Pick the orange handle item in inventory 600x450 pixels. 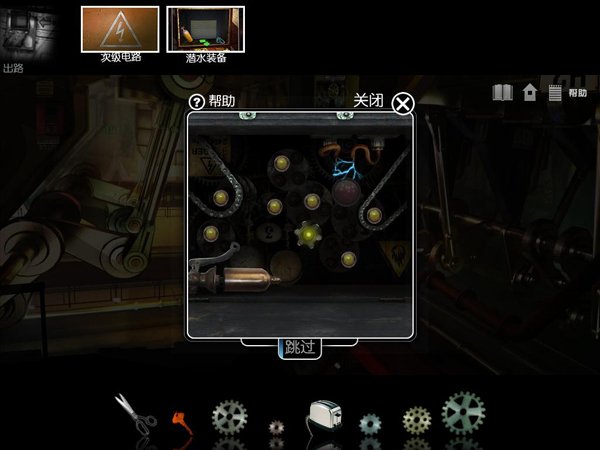[x=181, y=416]
